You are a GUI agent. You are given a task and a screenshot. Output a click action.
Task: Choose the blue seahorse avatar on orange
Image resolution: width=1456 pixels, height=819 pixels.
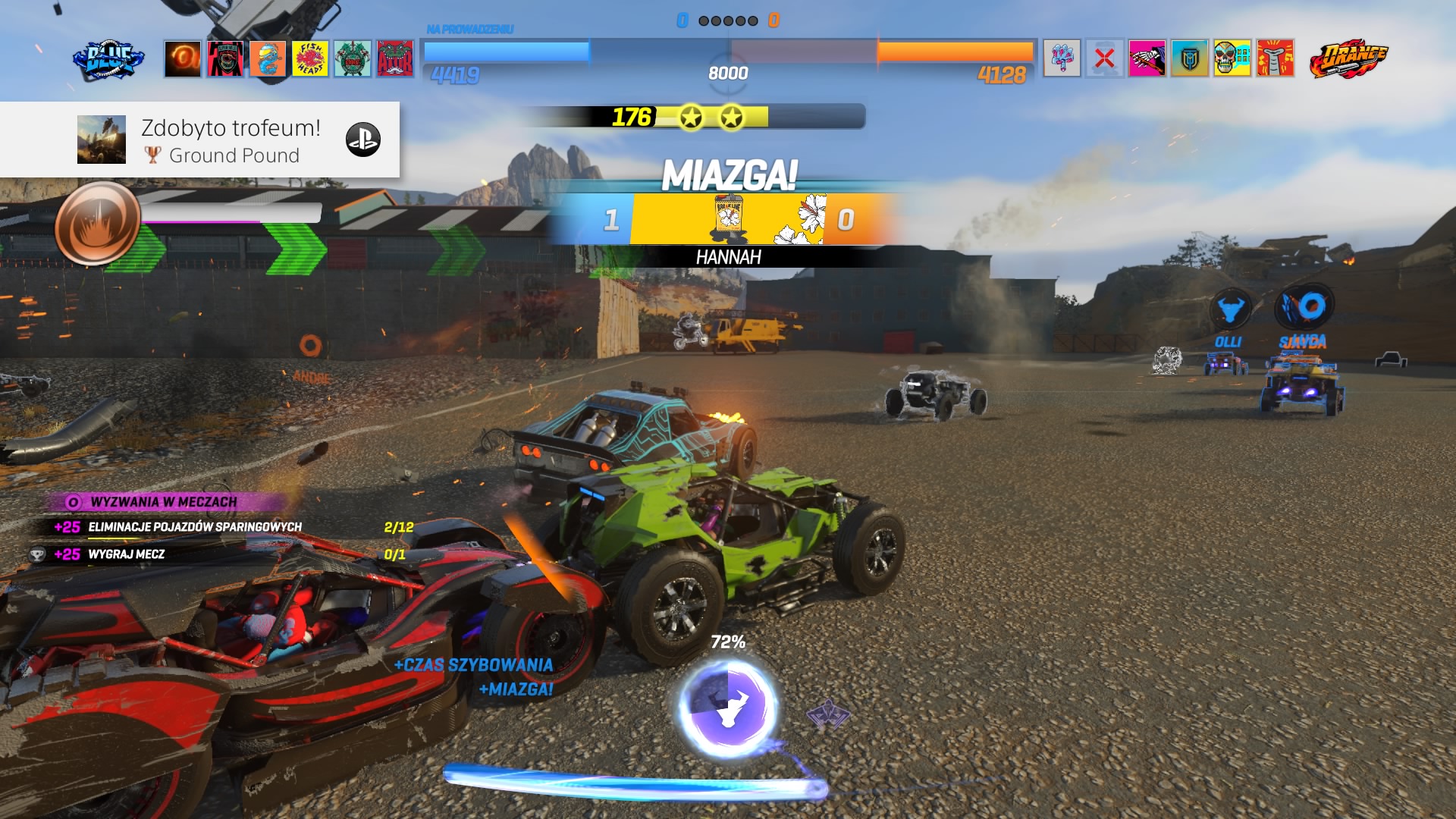pyautogui.click(x=268, y=58)
